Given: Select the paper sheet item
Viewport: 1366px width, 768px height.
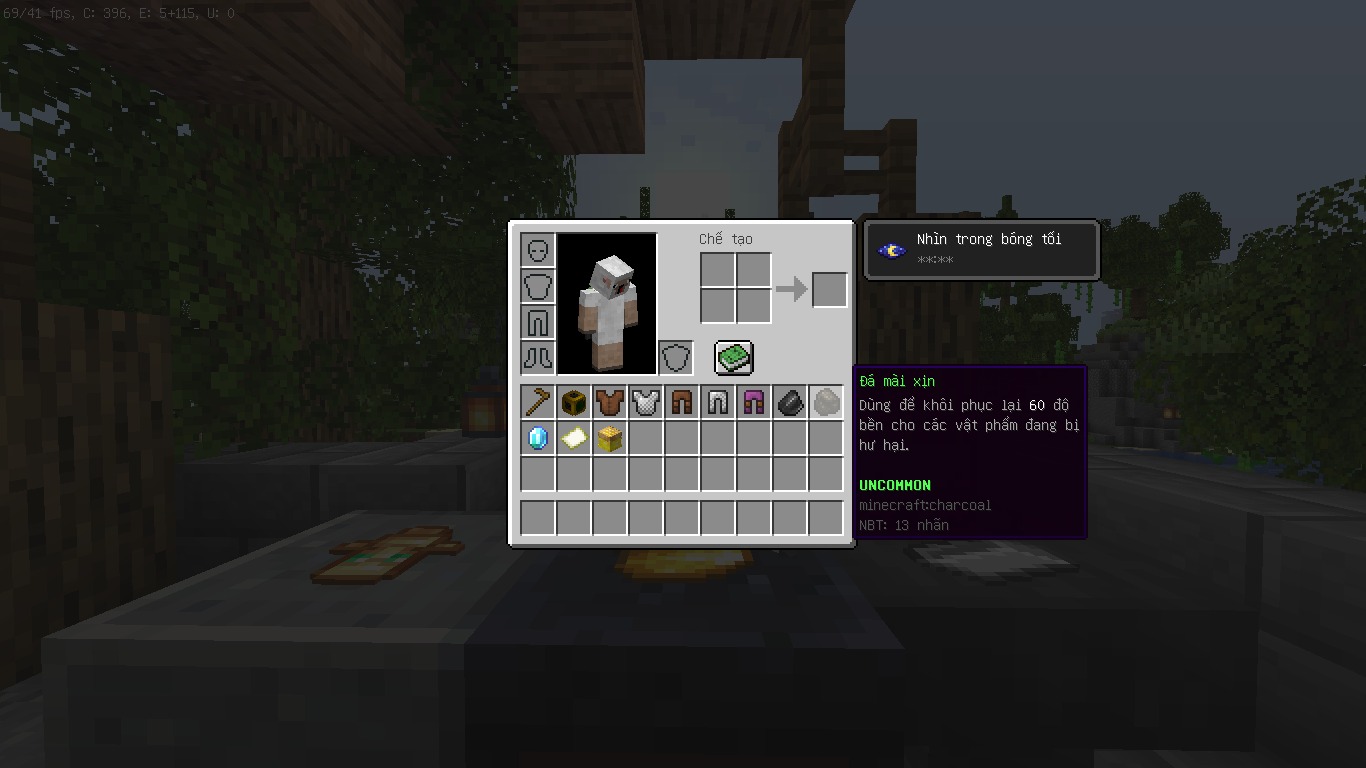Looking at the screenshot, I should pos(574,438).
